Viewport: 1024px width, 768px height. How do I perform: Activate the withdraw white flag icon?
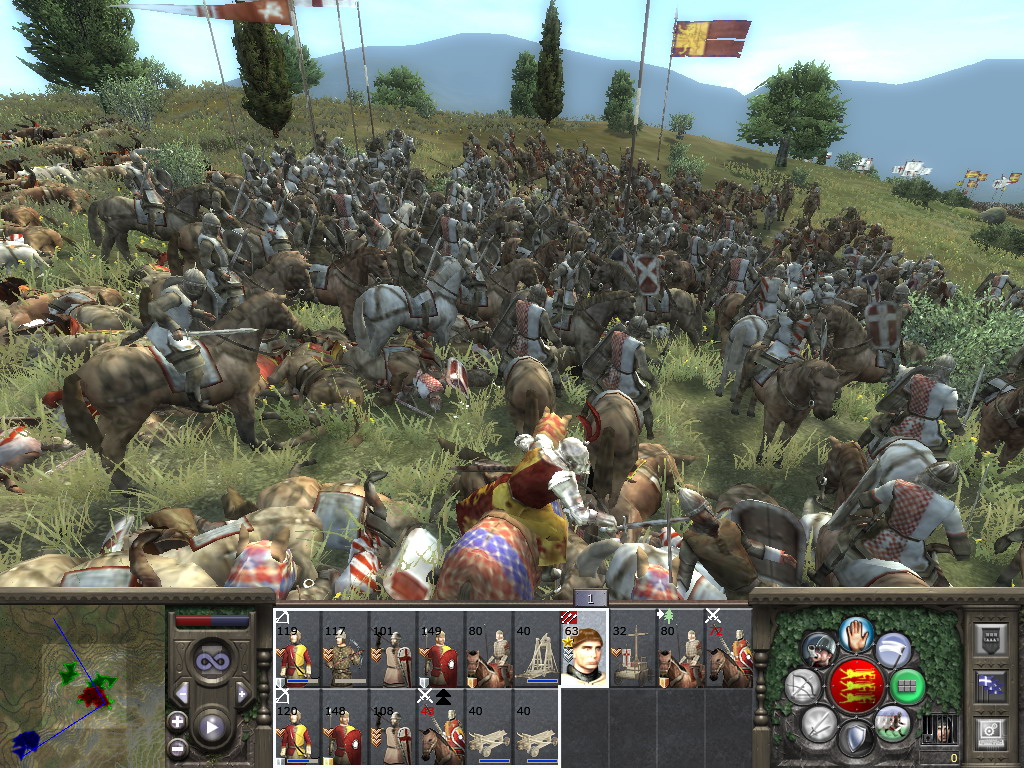[893, 650]
